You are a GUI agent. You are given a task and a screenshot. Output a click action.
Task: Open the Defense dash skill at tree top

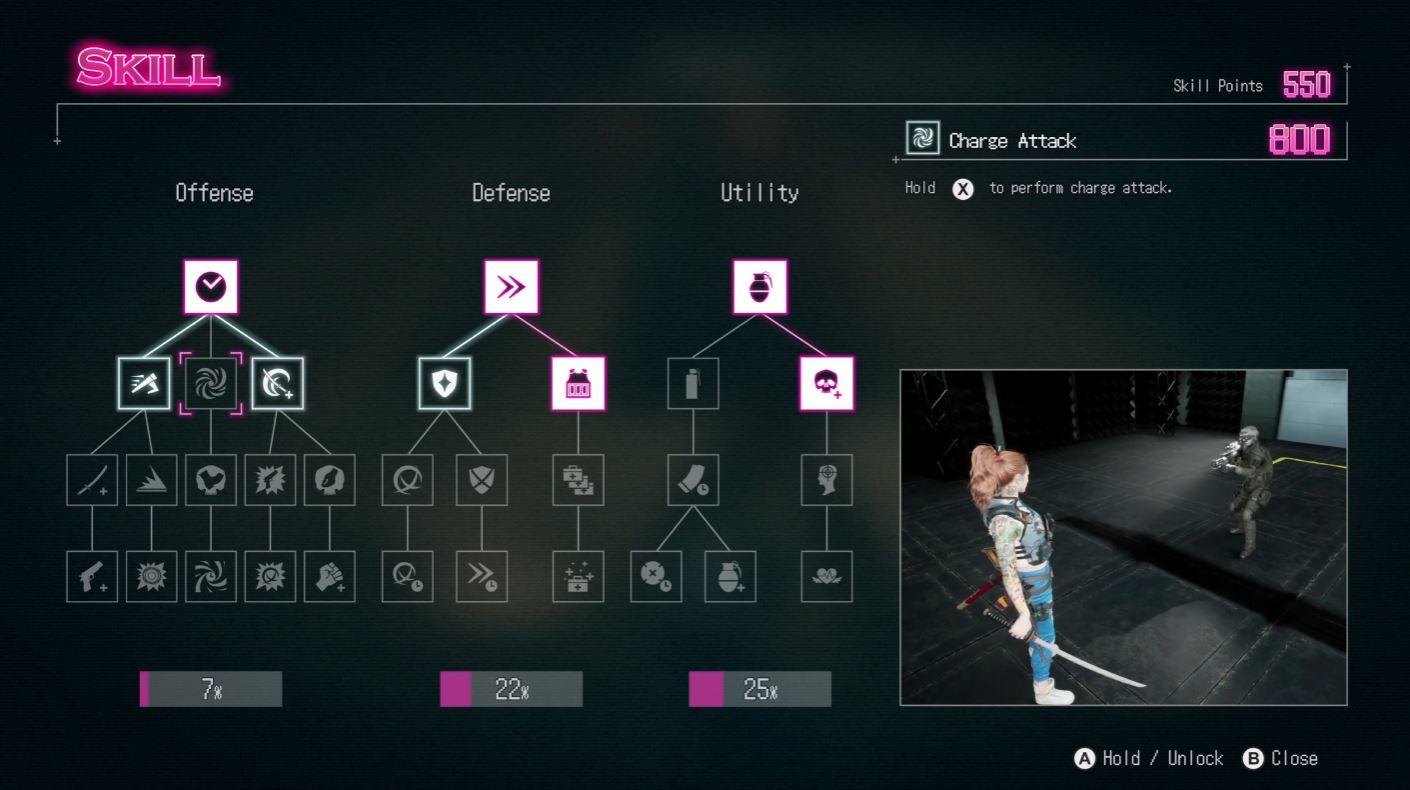click(511, 285)
